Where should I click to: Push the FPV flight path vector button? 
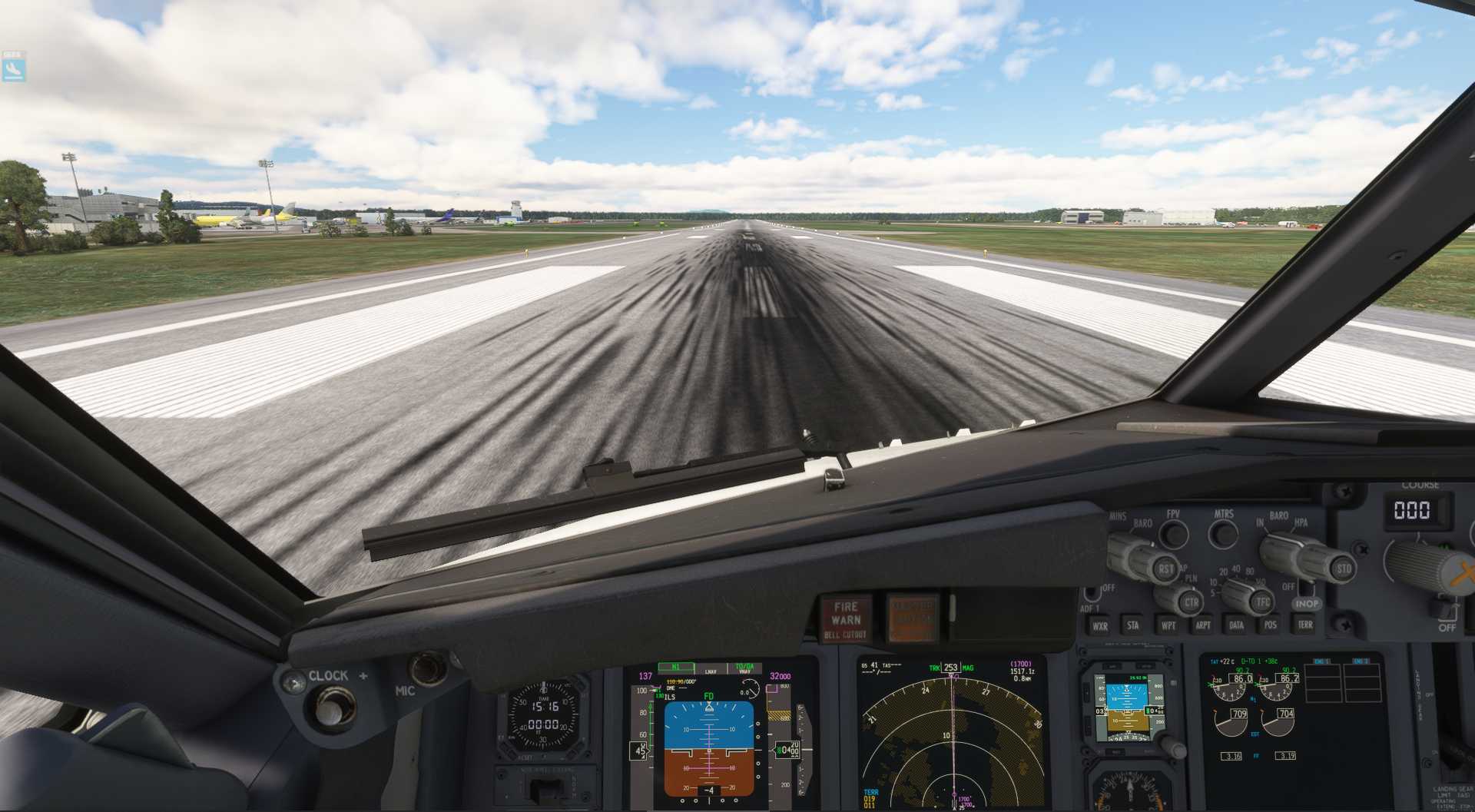[x=1173, y=534]
